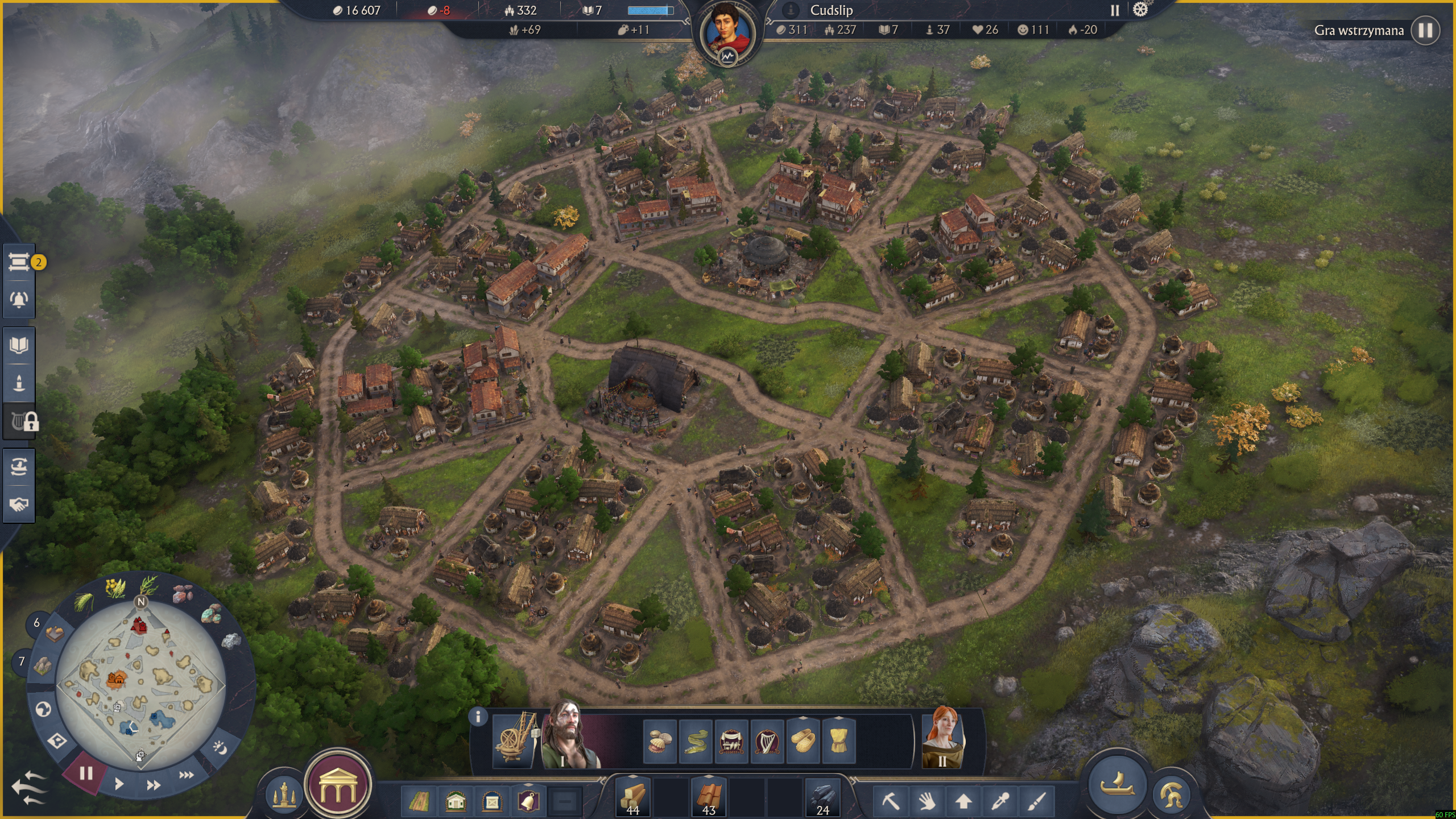The width and height of the screenshot is (1456, 819).
Task: Open the open-book research panel
Action: pos(19,345)
